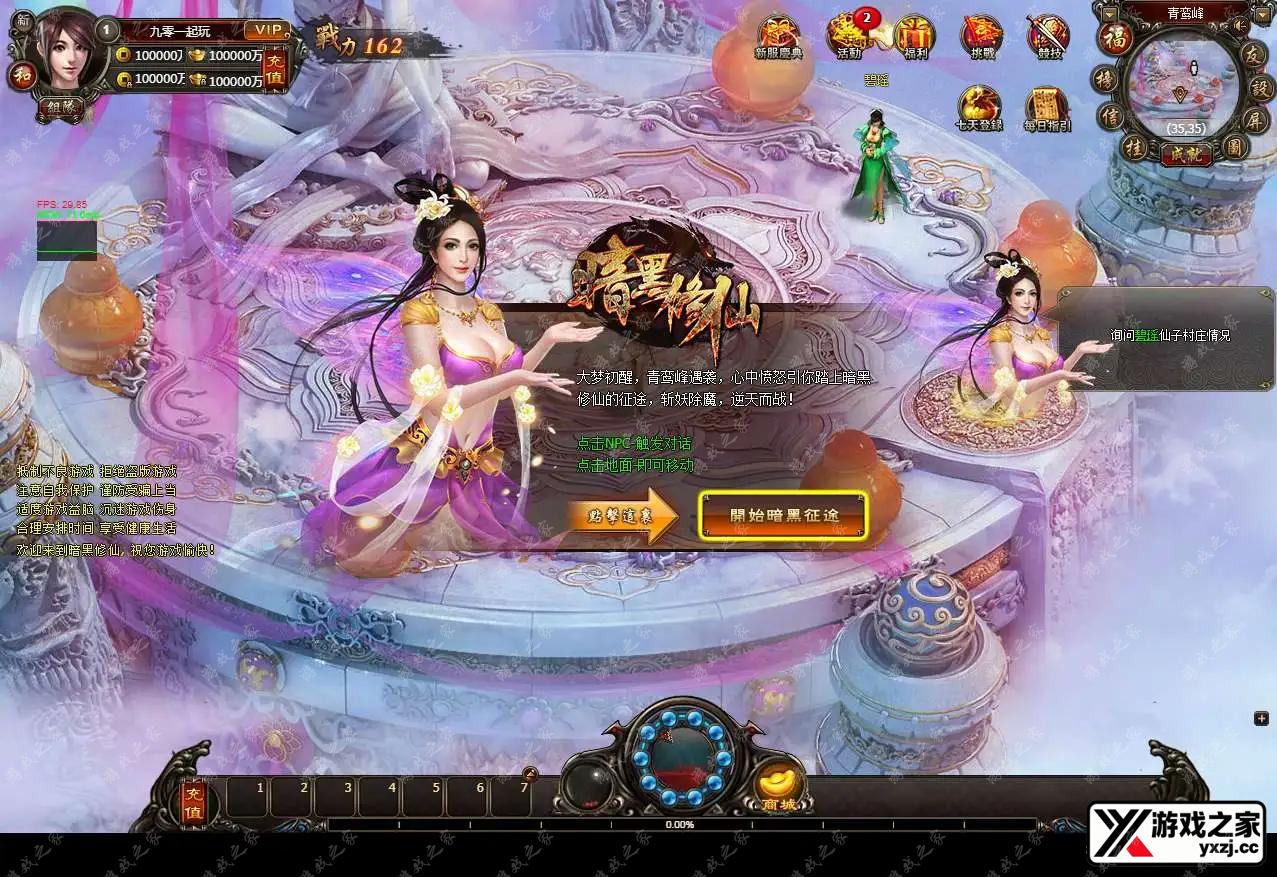Open the 挑戰 challenge icon

[981, 37]
